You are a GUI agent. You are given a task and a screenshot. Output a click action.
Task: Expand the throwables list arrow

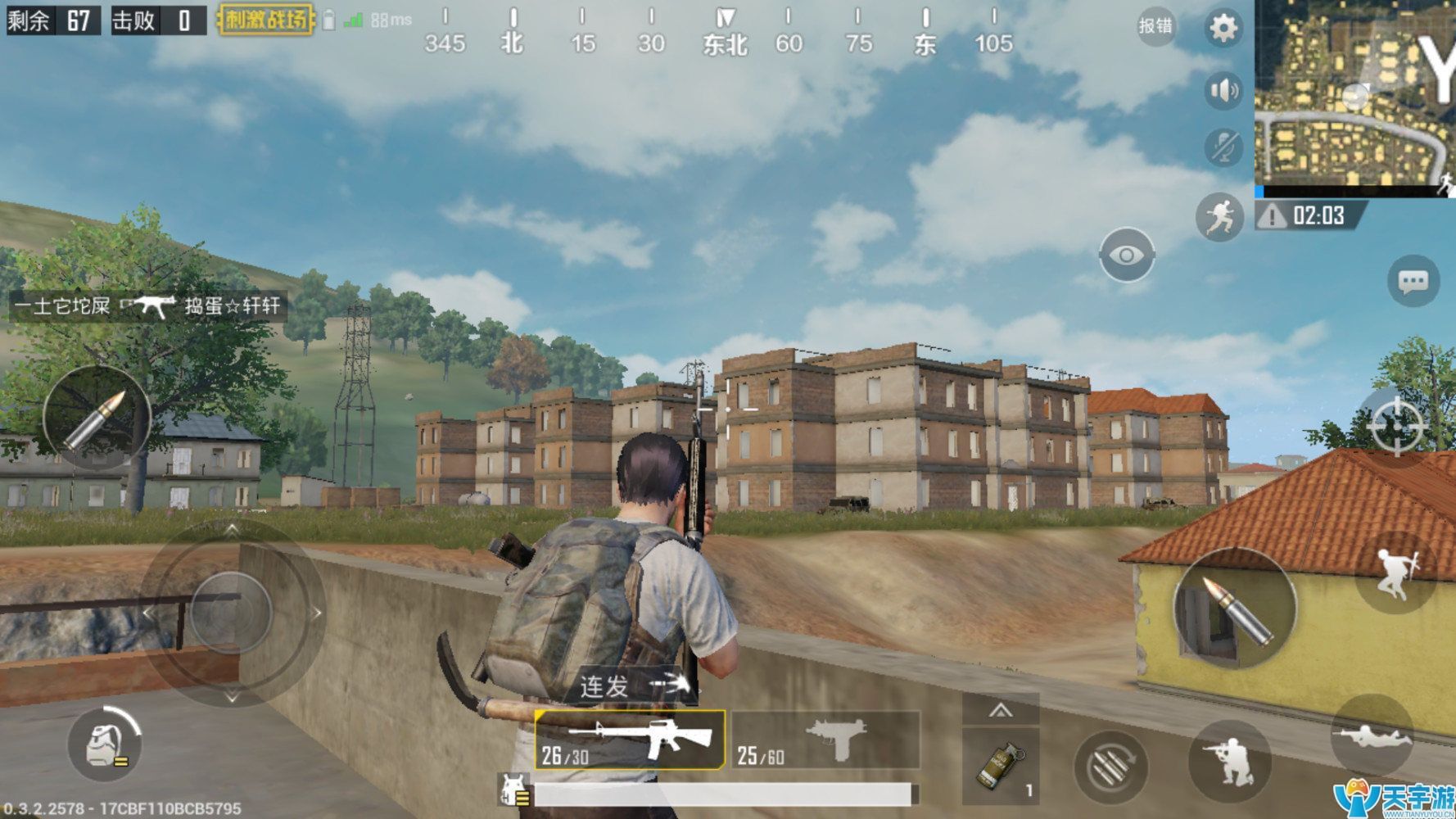pyautogui.click(x=1000, y=710)
